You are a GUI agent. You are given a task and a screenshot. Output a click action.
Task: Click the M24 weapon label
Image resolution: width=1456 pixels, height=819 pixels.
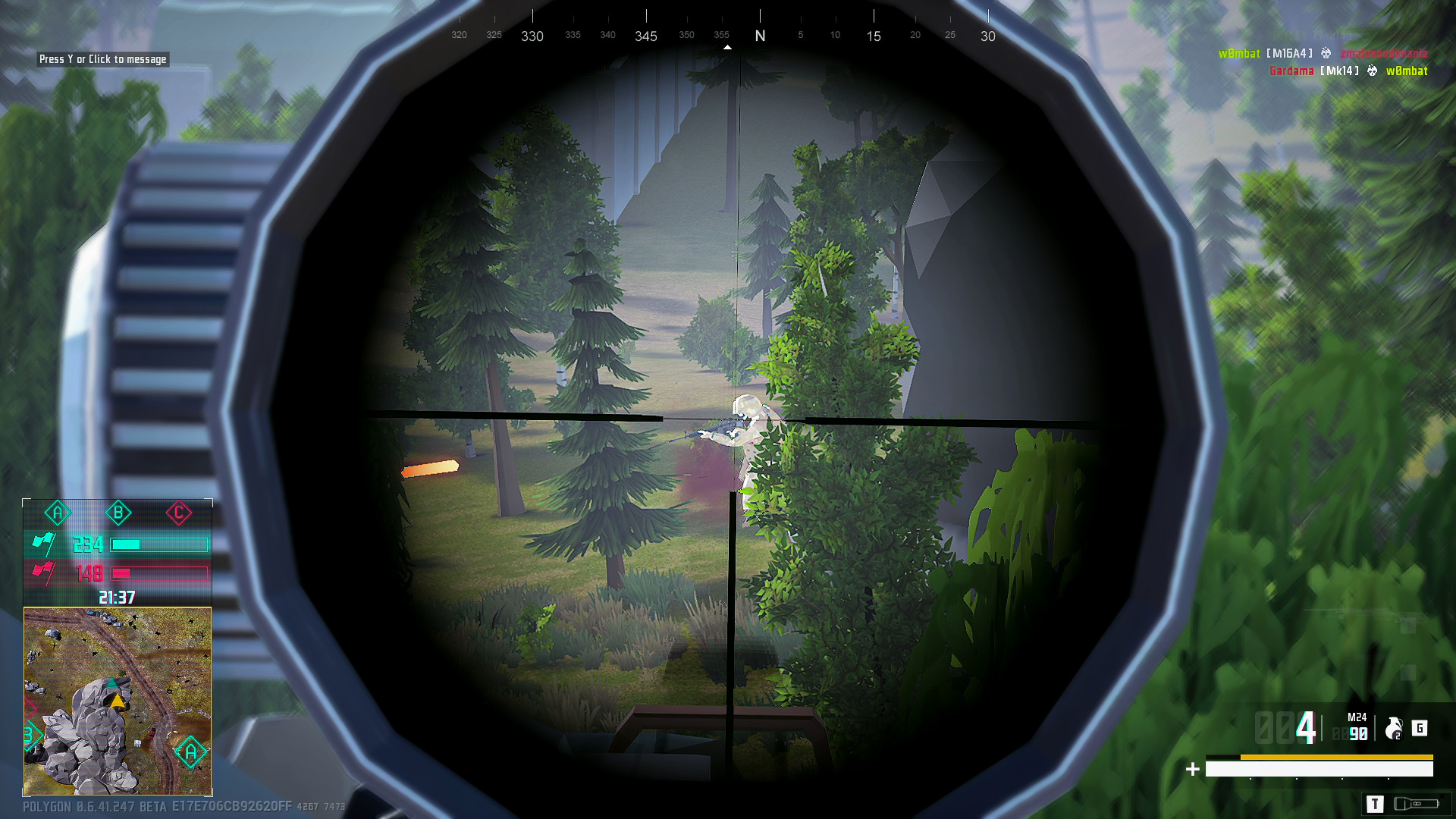(x=1356, y=717)
